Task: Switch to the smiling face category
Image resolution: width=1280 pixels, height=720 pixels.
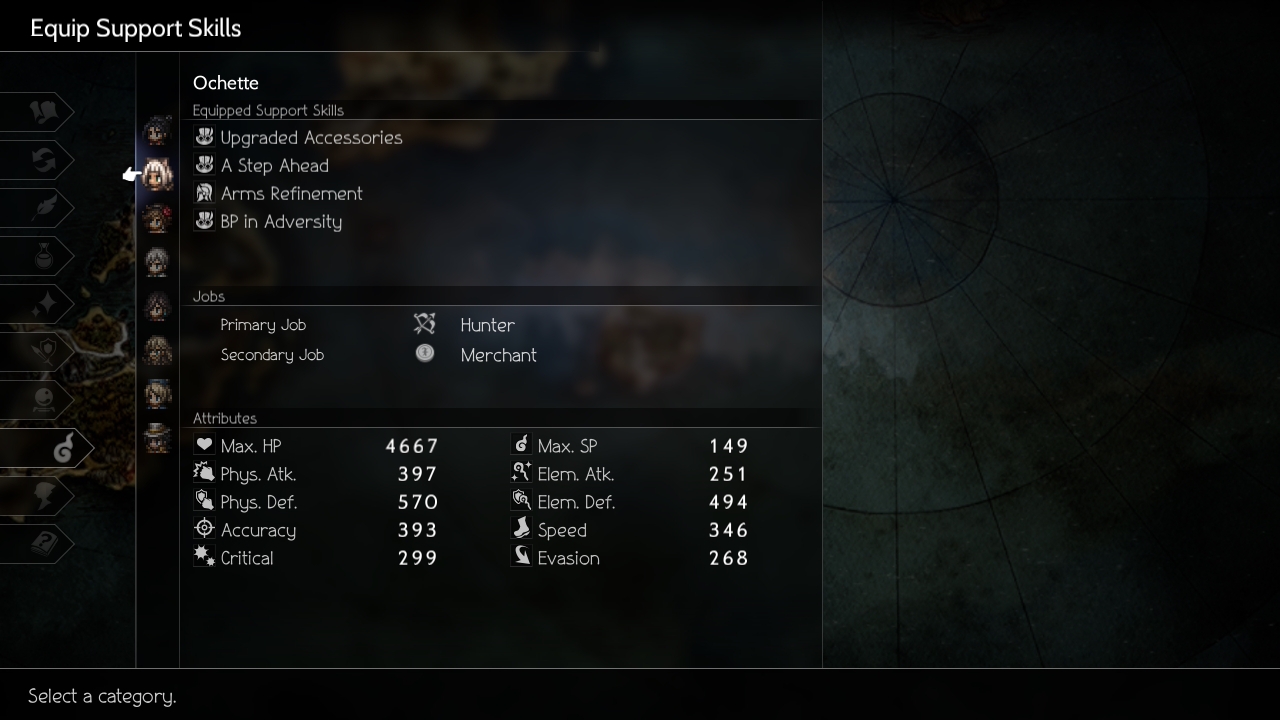Action: point(42,400)
